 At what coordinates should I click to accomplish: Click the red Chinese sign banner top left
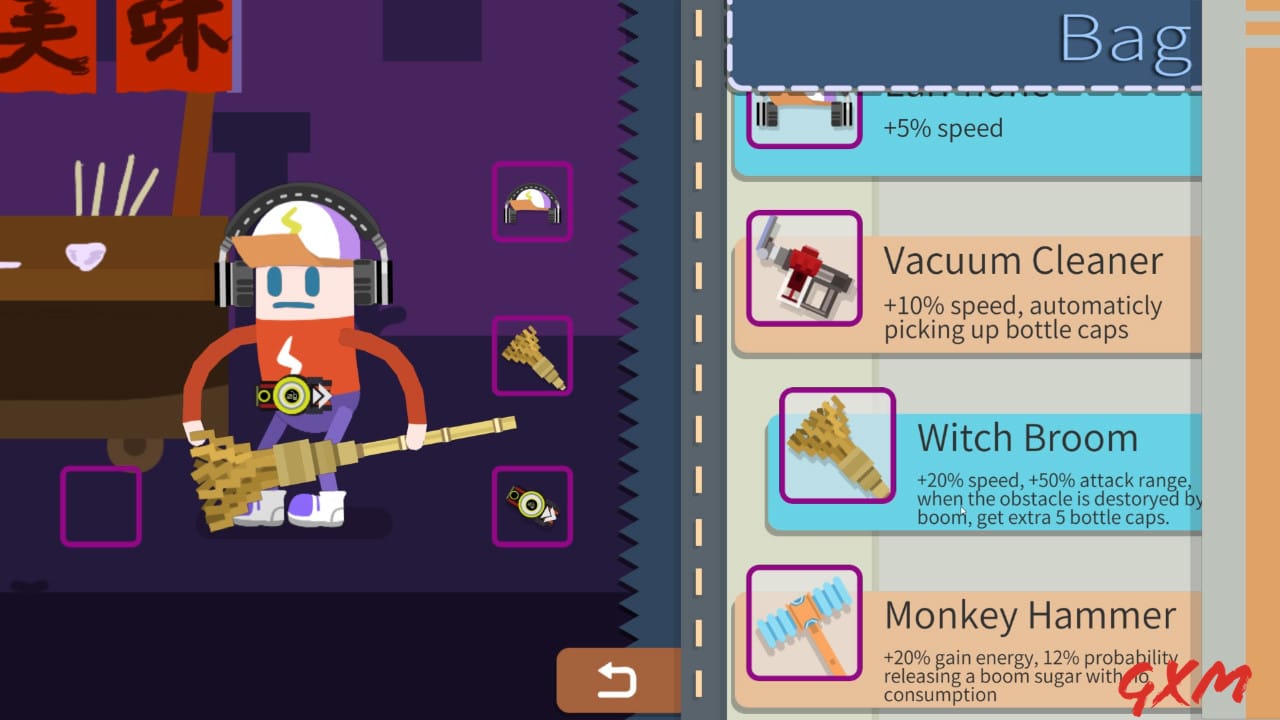(x=100, y=45)
